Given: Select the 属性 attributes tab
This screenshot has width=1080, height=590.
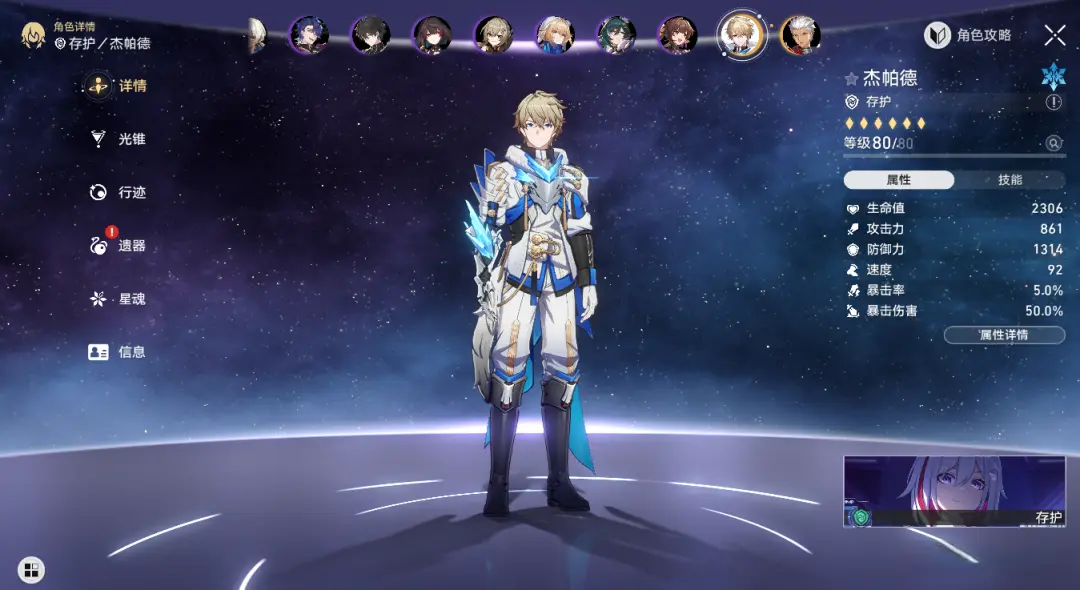Looking at the screenshot, I should [x=899, y=180].
